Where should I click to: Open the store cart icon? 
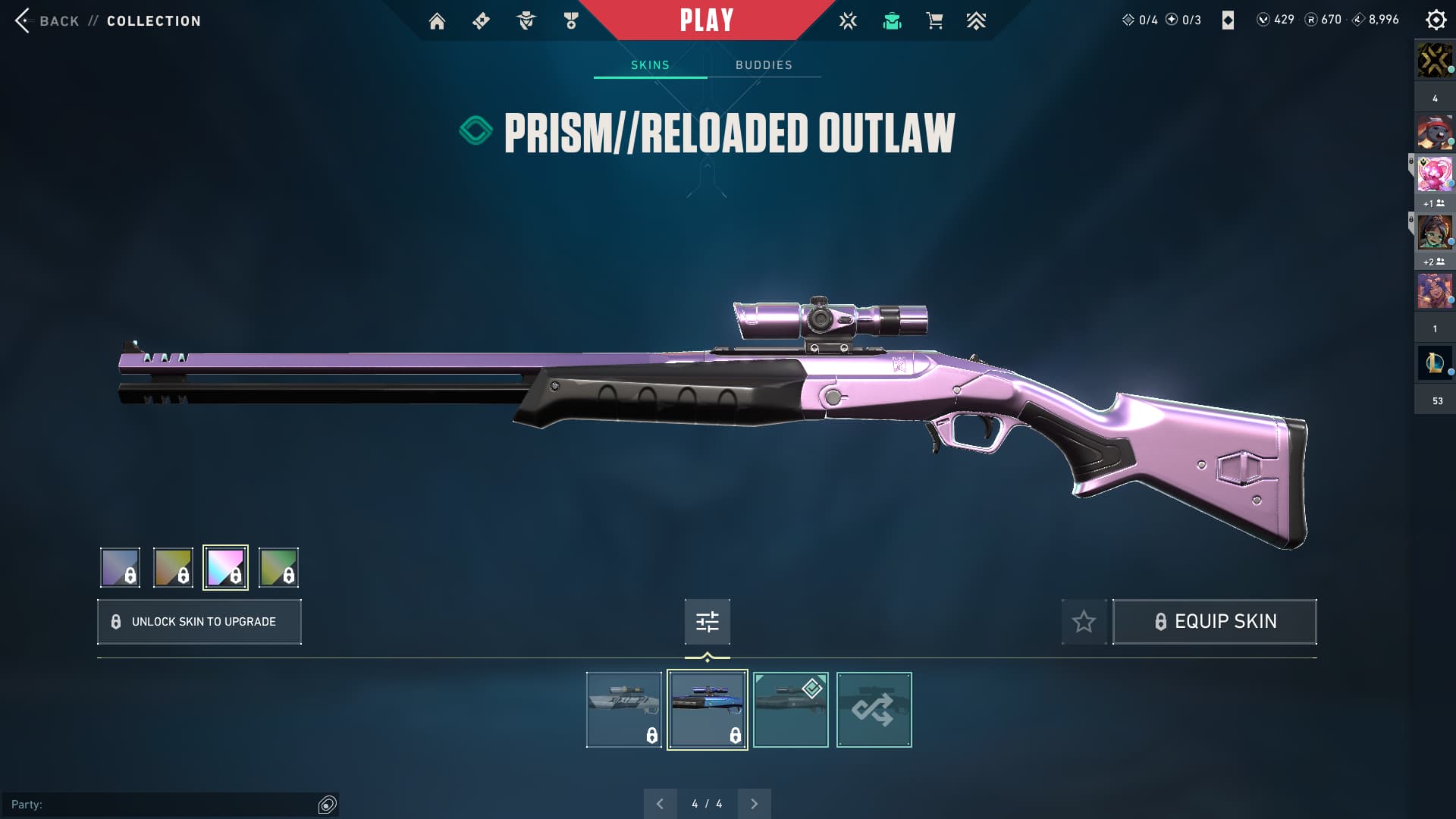click(x=934, y=21)
